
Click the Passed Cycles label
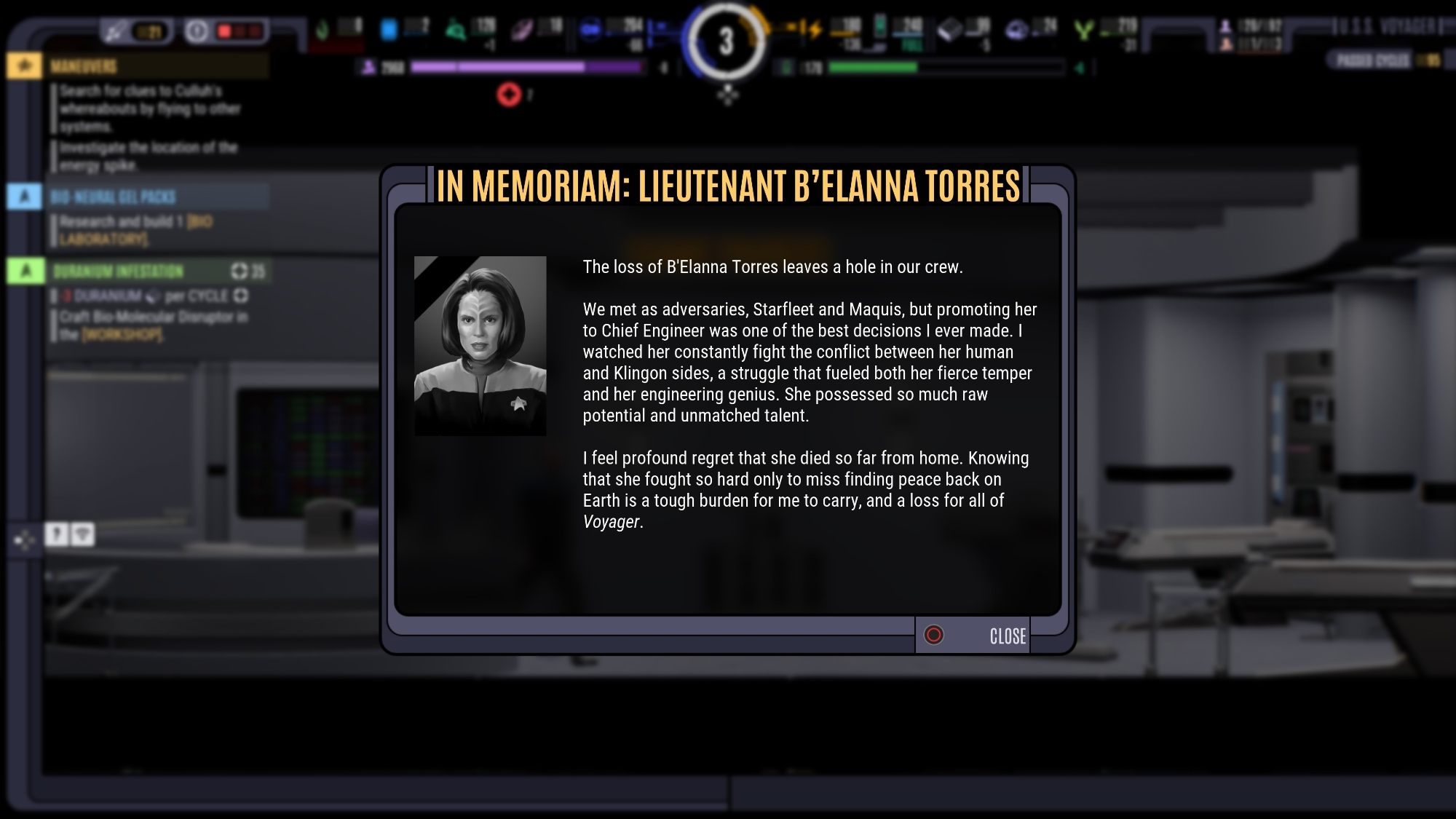[x=1373, y=60]
